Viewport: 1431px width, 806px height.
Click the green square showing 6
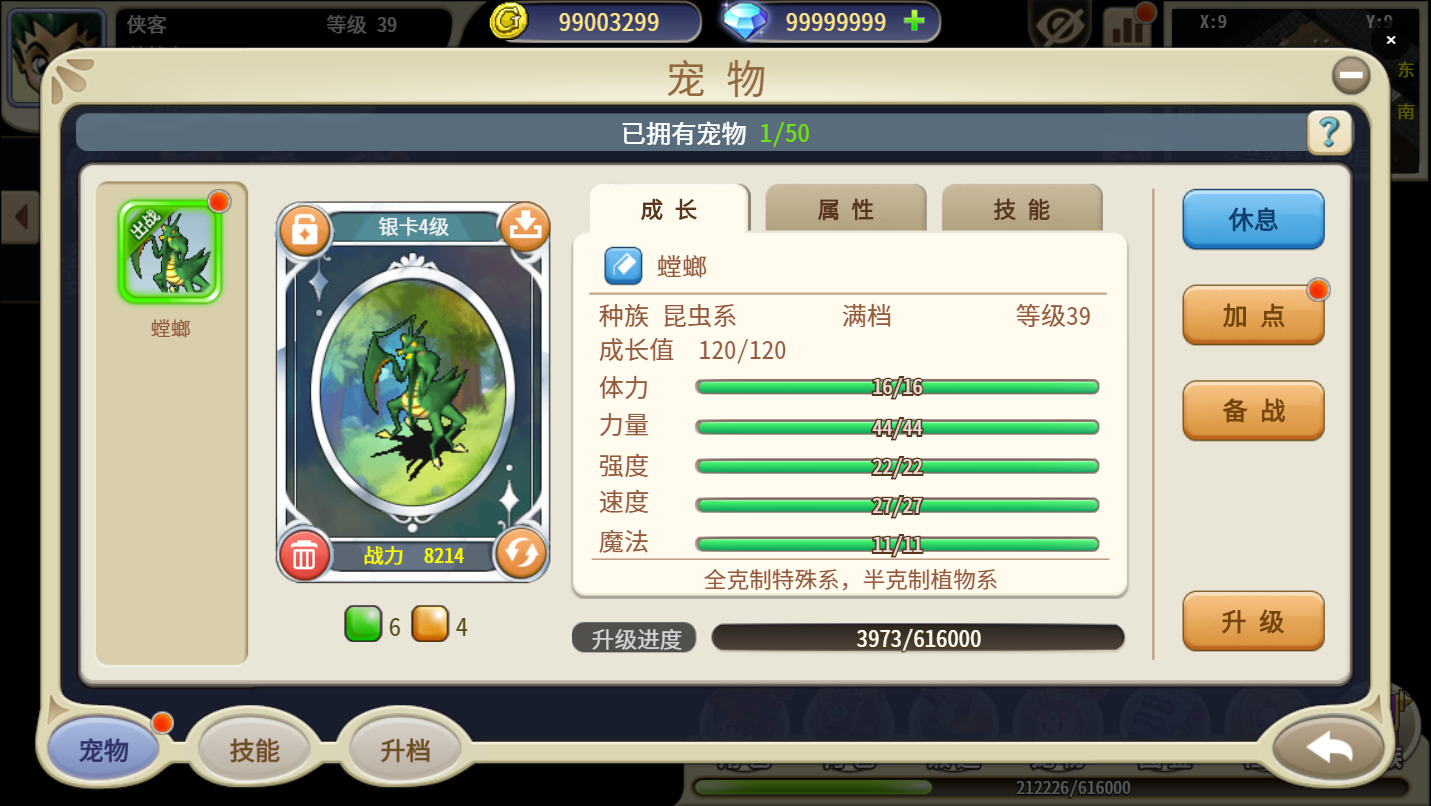364,623
